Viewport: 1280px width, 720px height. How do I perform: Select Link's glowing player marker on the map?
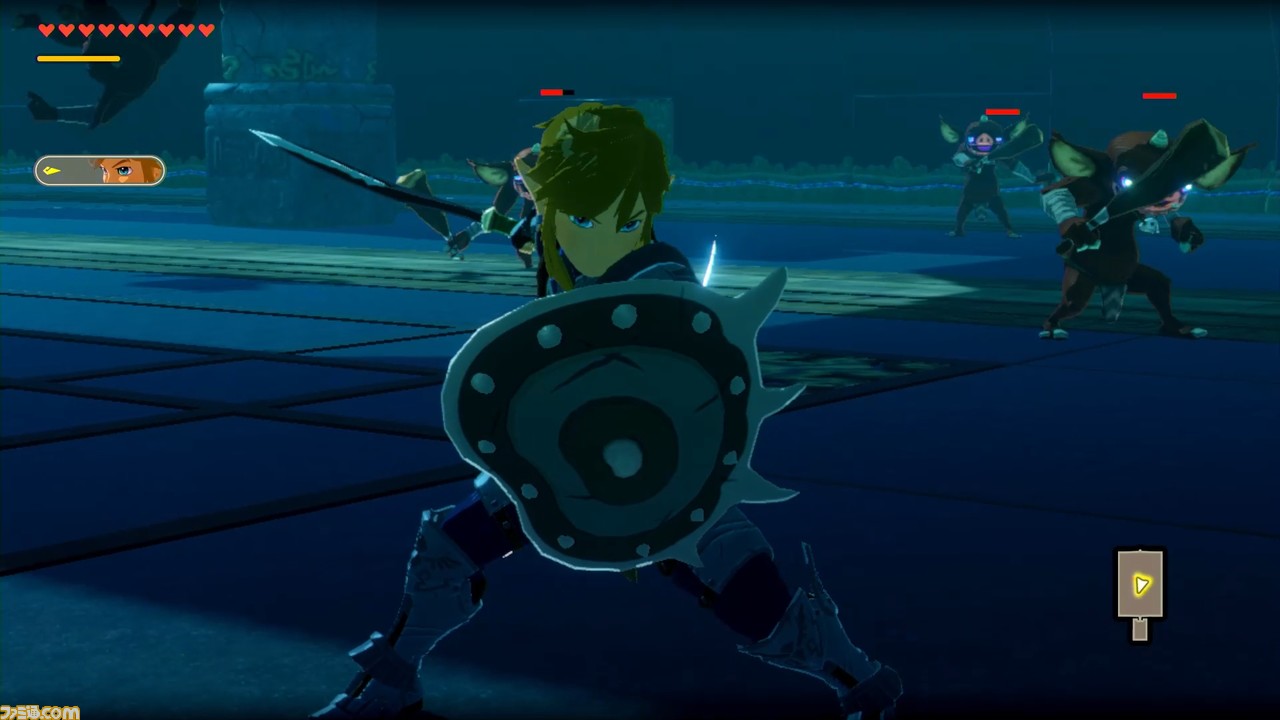pyautogui.click(x=1139, y=585)
